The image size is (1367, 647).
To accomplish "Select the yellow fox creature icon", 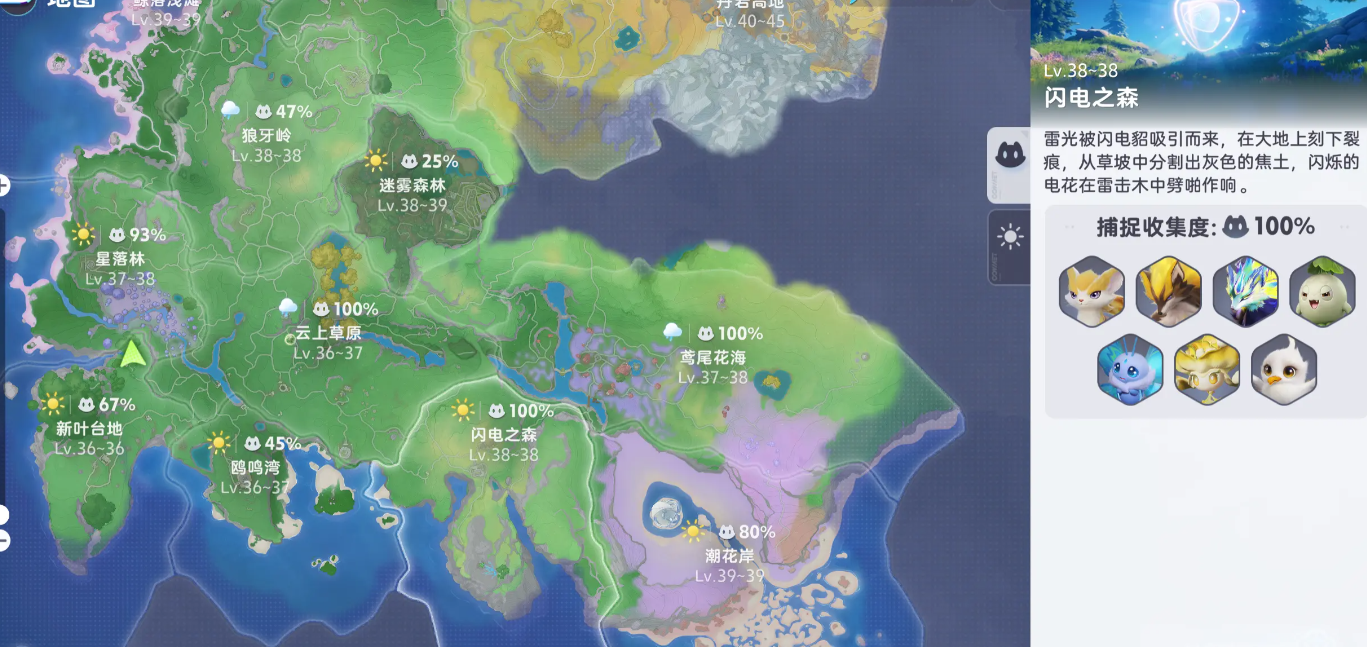I will click(1092, 292).
